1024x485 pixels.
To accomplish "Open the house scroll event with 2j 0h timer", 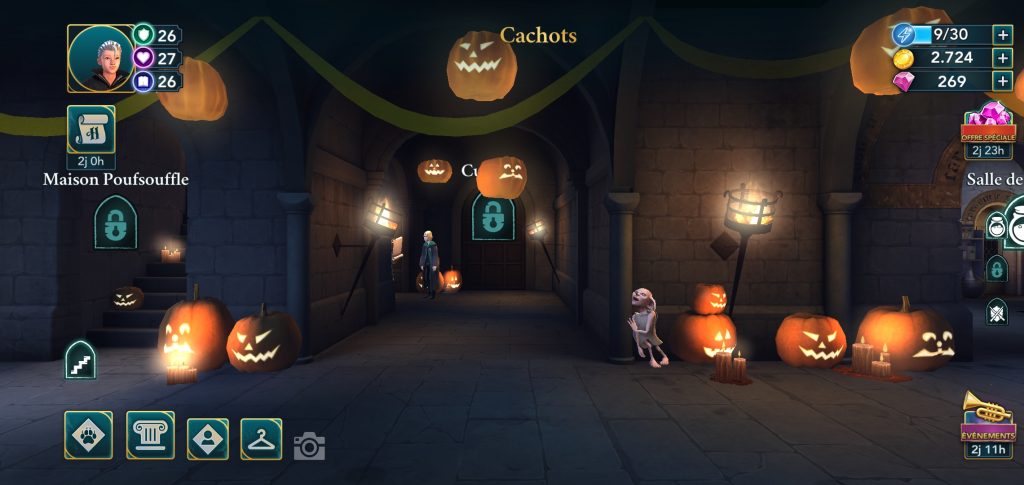I will coord(91,130).
